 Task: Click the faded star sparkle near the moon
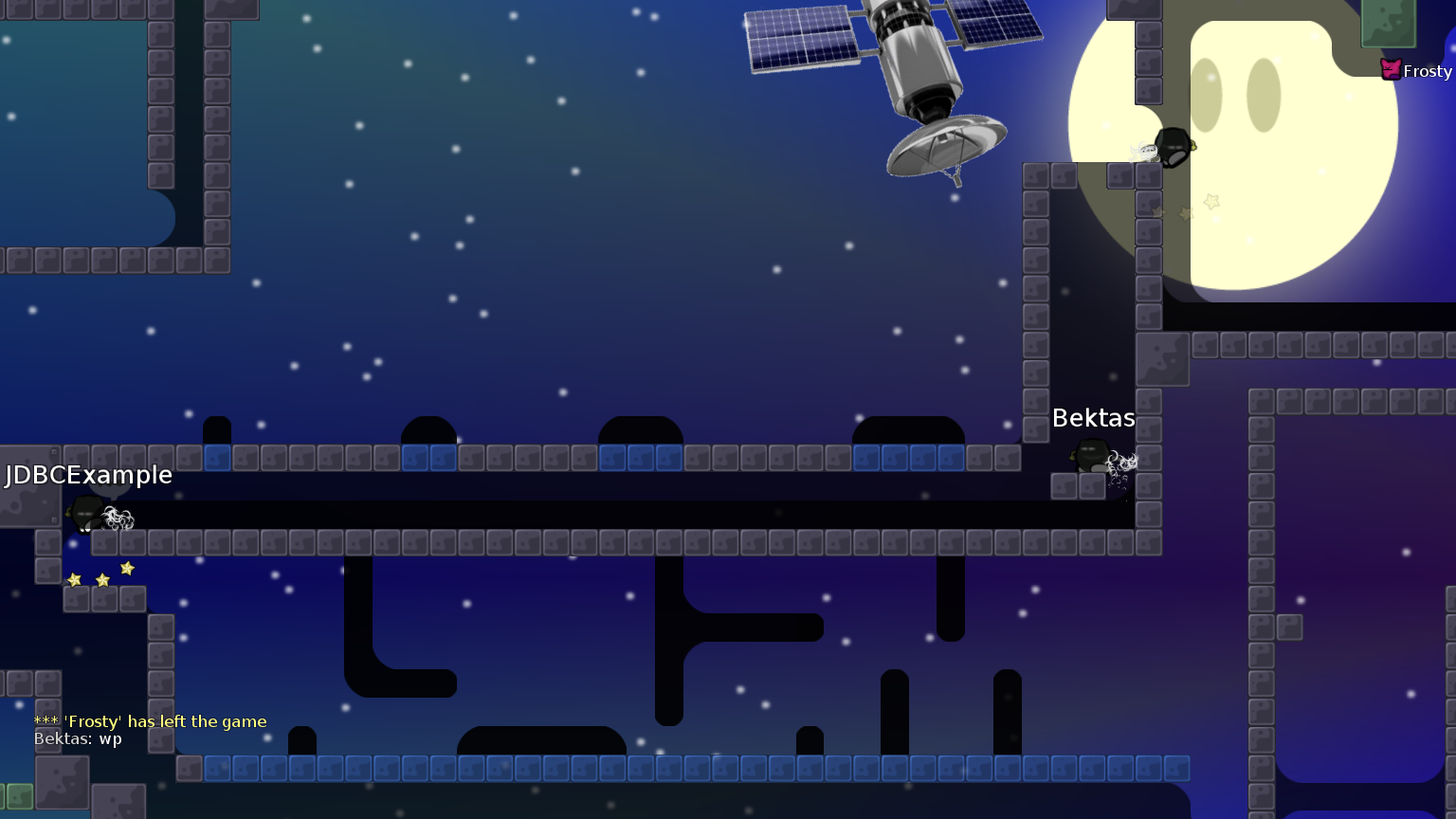coord(1210,200)
